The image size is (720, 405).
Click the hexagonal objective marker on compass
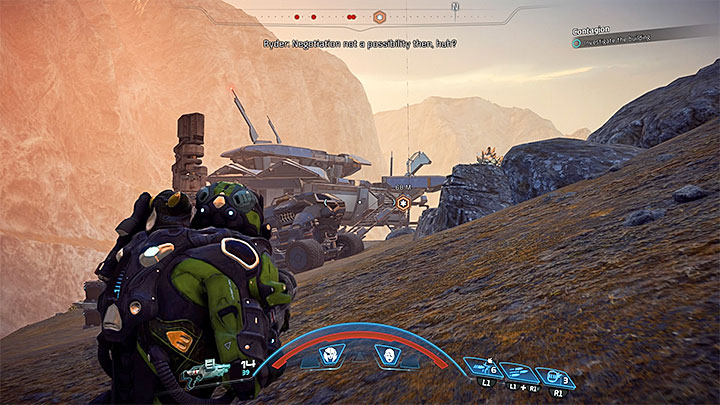tap(379, 17)
